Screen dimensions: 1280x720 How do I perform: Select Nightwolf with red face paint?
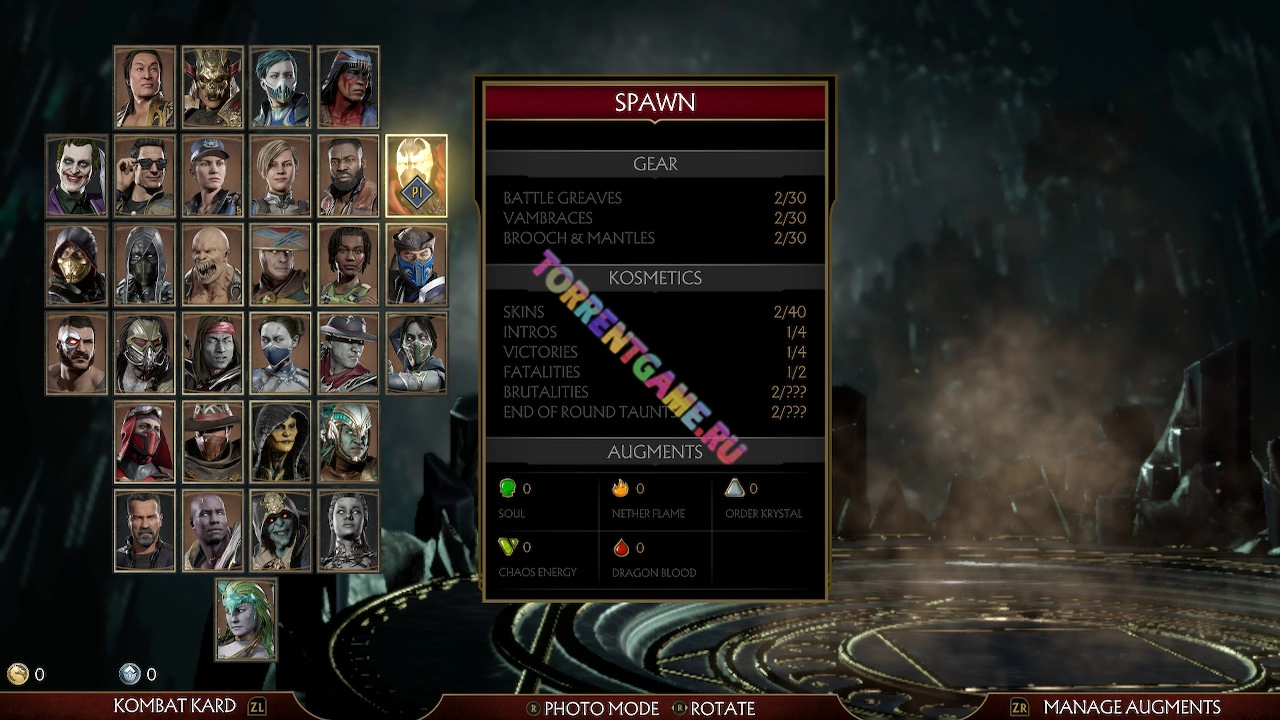(348, 87)
